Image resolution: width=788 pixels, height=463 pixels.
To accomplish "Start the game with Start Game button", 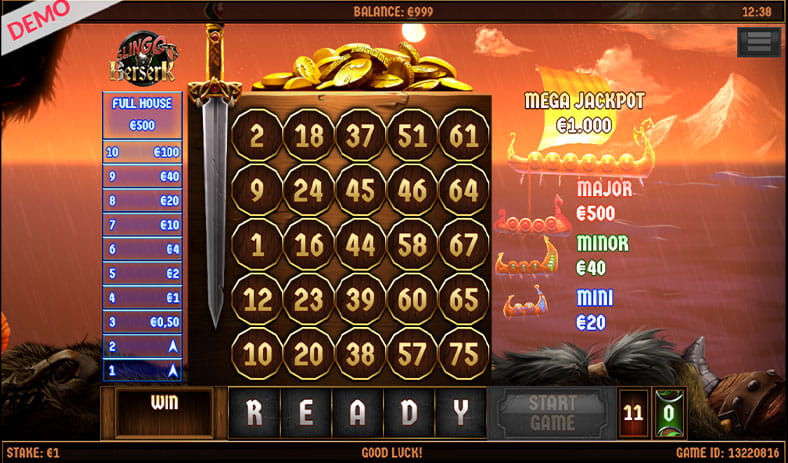I will [552, 412].
